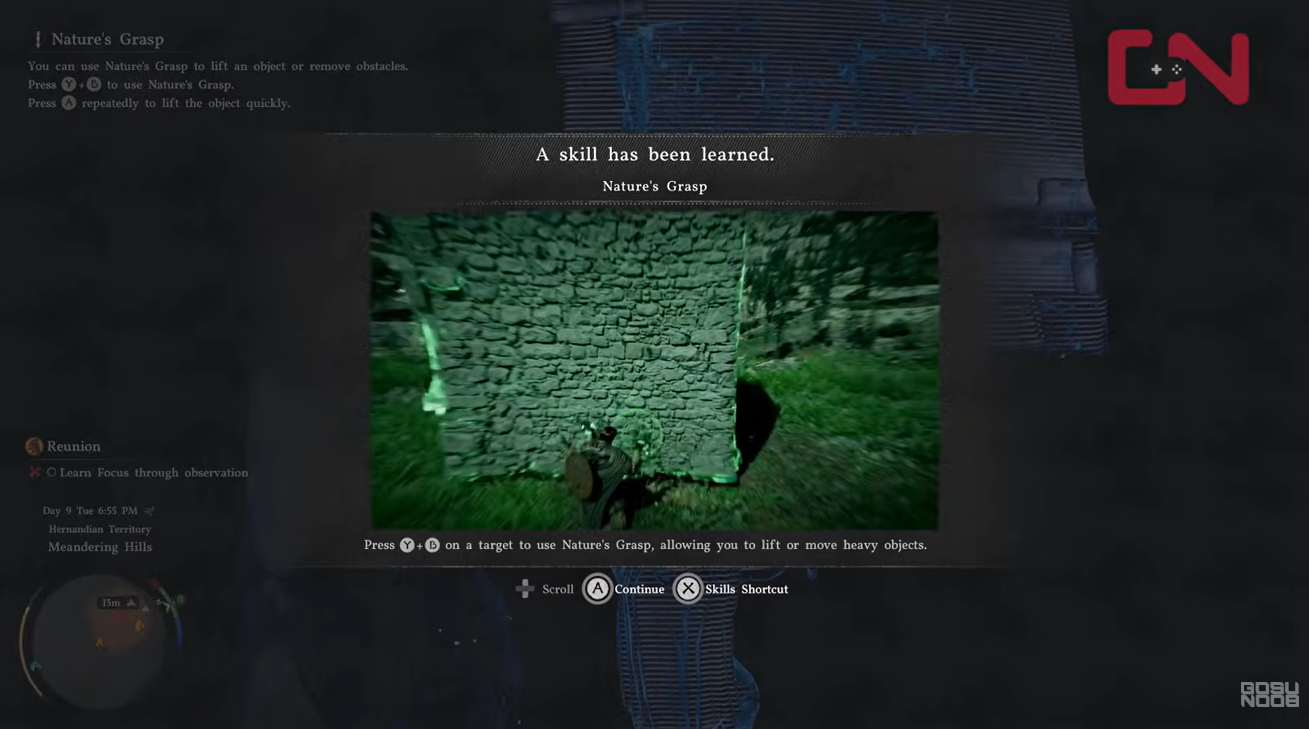The height and width of the screenshot is (729, 1309).
Task: Click the compass arrow on the minimap
Action: (x=132, y=601)
